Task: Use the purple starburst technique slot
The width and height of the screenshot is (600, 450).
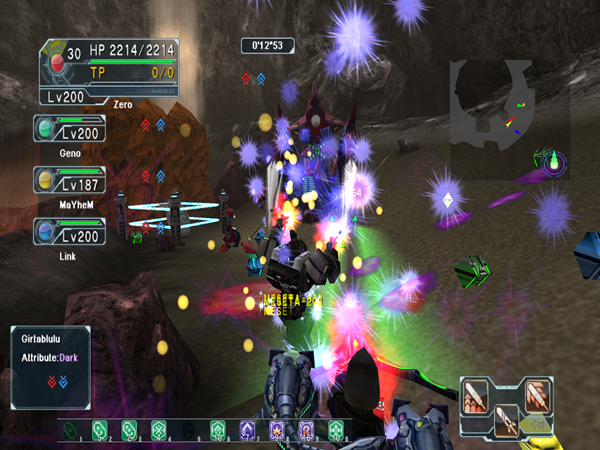Action: click(x=277, y=431)
